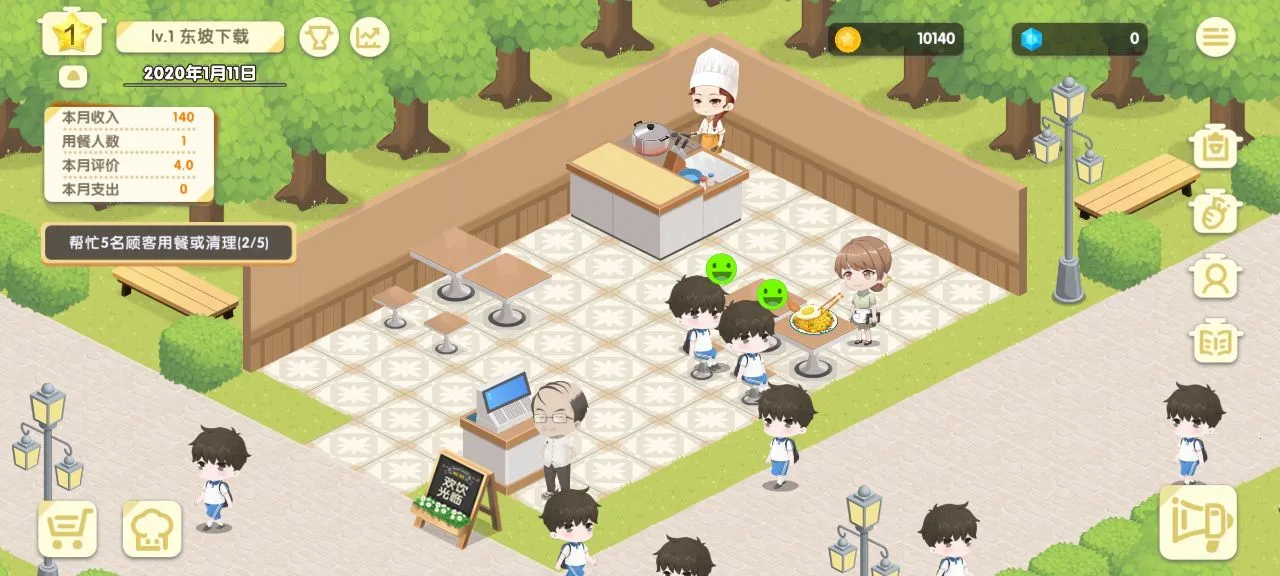Open the trophy achievements button
This screenshot has height=576, width=1280.
320,38
